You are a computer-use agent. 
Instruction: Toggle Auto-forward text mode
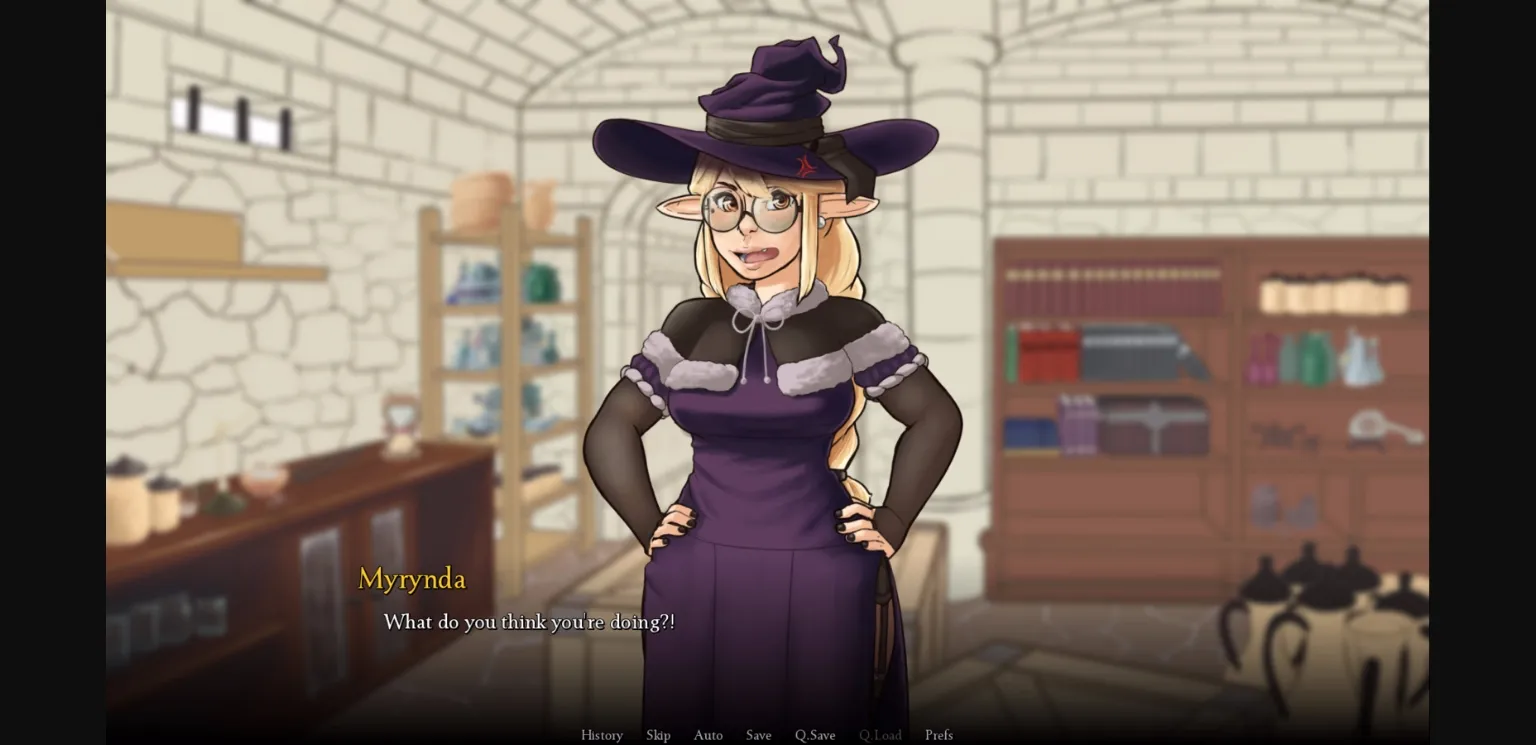(708, 735)
